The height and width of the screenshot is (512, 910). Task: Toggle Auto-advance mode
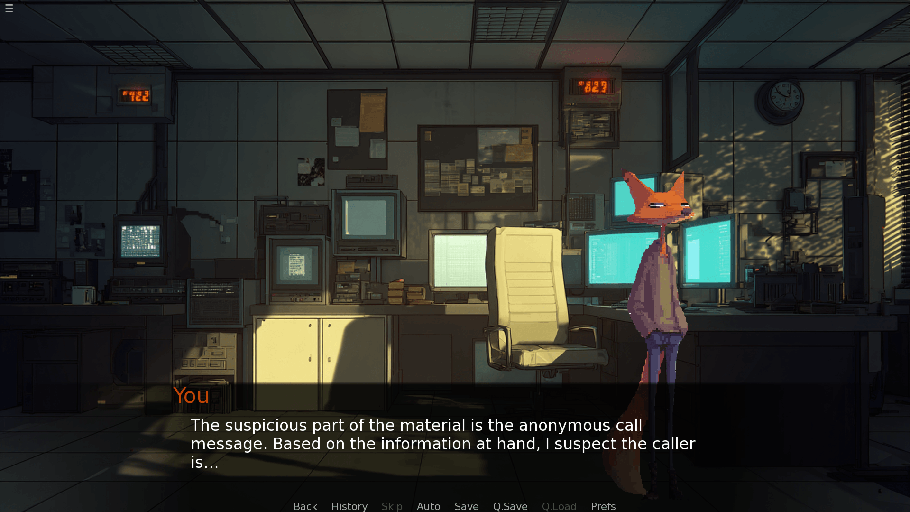[428, 506]
